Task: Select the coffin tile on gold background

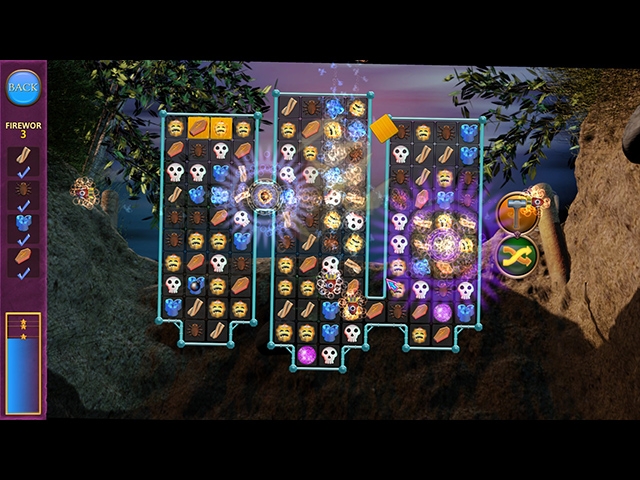Action: point(198,129)
